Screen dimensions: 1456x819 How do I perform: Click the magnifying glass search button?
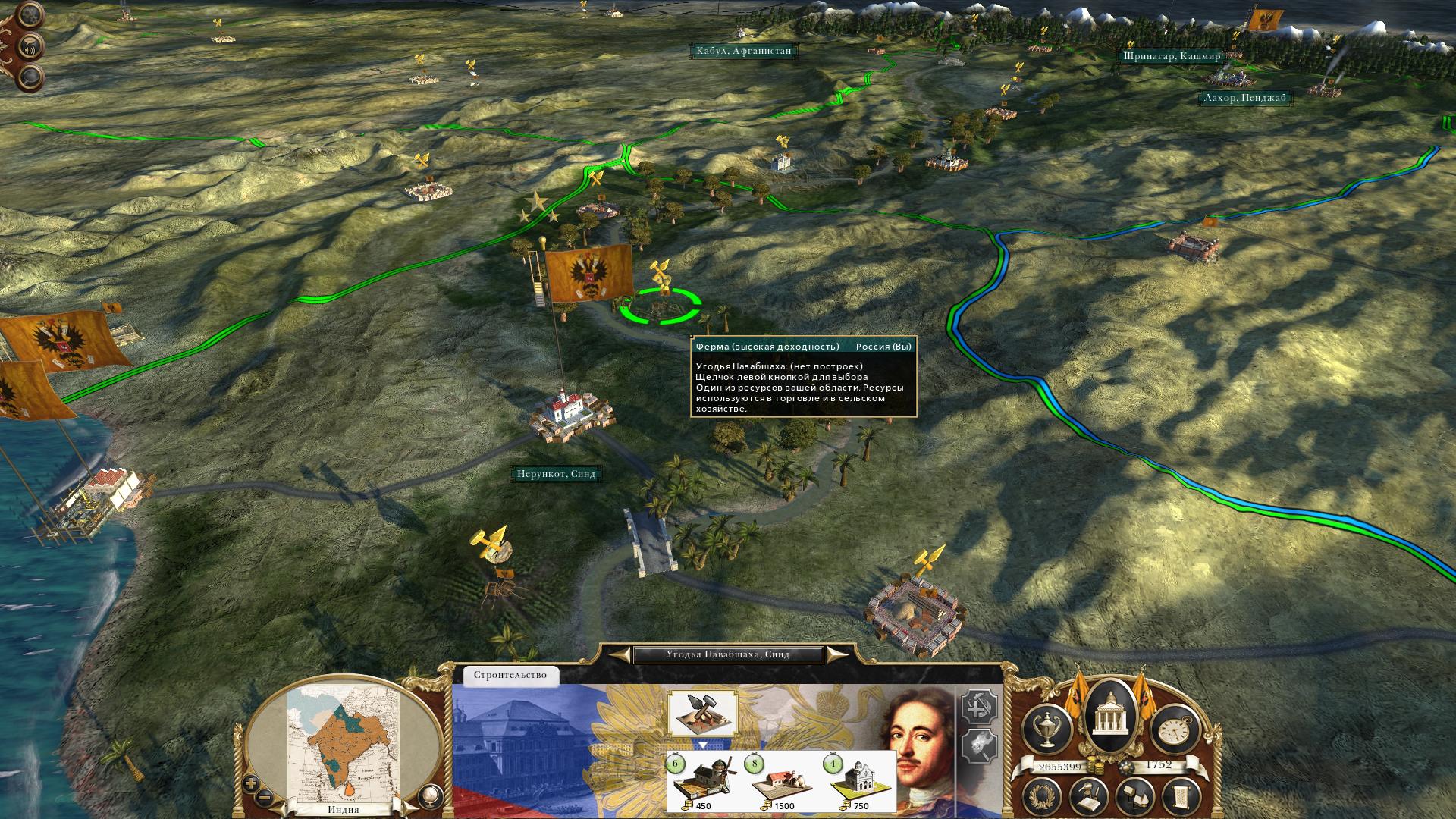(x=30, y=77)
